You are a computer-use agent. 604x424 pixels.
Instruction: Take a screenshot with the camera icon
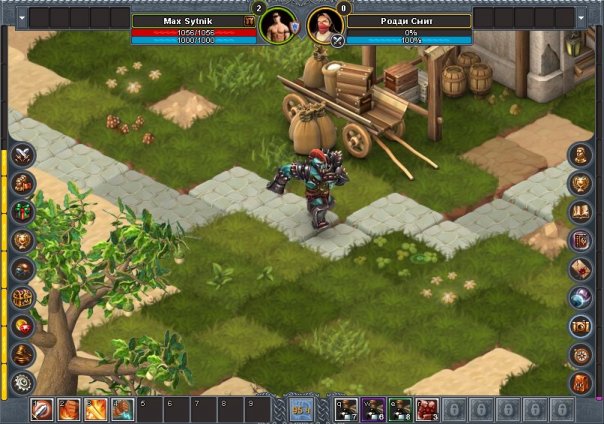tap(581, 326)
